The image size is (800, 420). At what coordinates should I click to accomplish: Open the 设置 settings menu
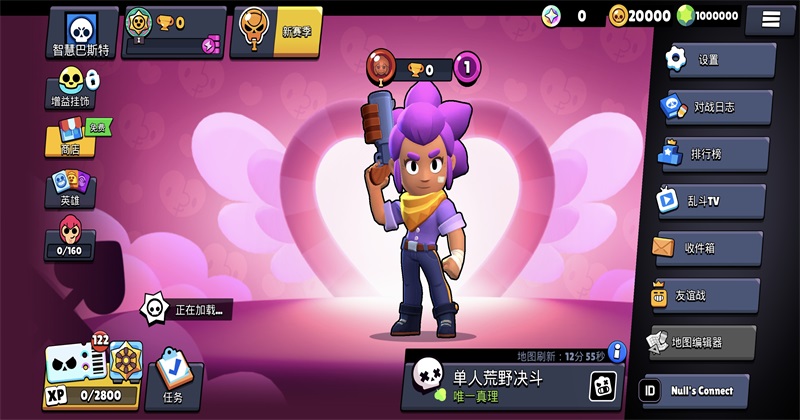719,60
